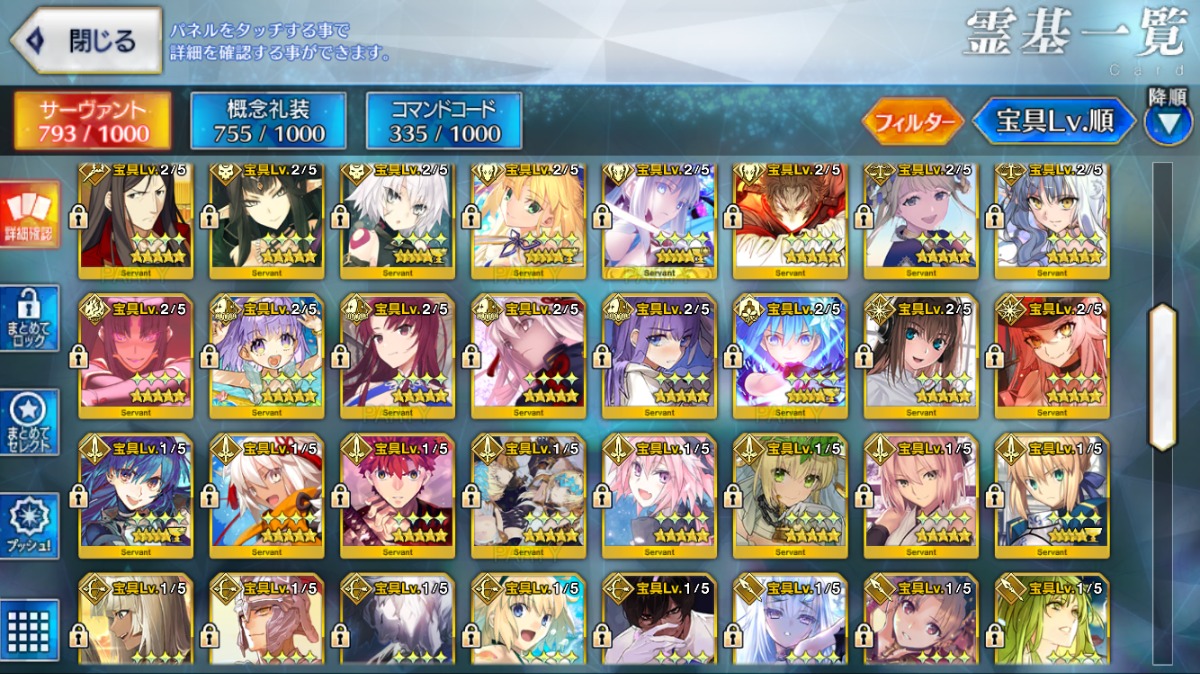Click the プッシュ! button
The height and width of the screenshot is (674, 1200).
point(28,526)
